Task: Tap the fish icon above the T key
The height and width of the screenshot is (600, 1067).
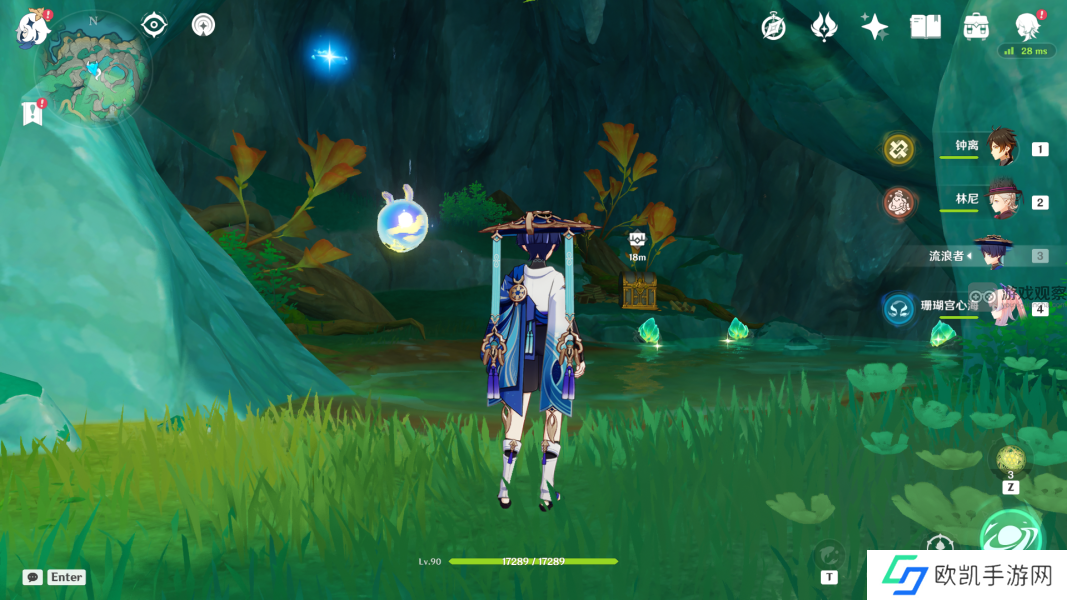Action: (x=829, y=553)
